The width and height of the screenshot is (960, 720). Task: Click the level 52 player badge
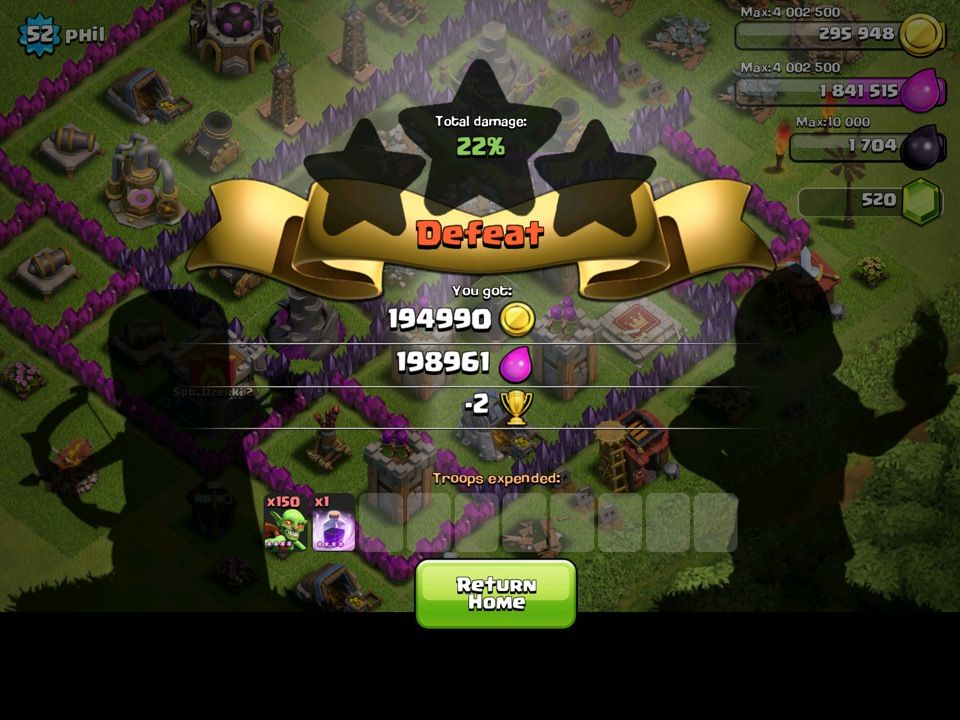tap(38, 36)
